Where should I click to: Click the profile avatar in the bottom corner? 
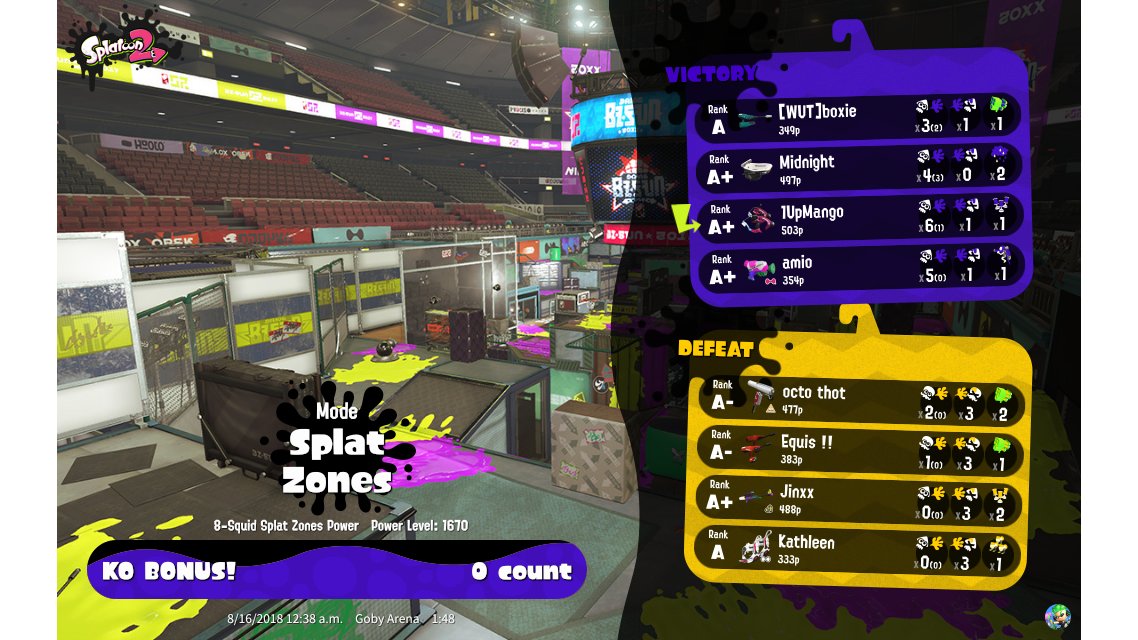pyautogui.click(x=1057, y=616)
